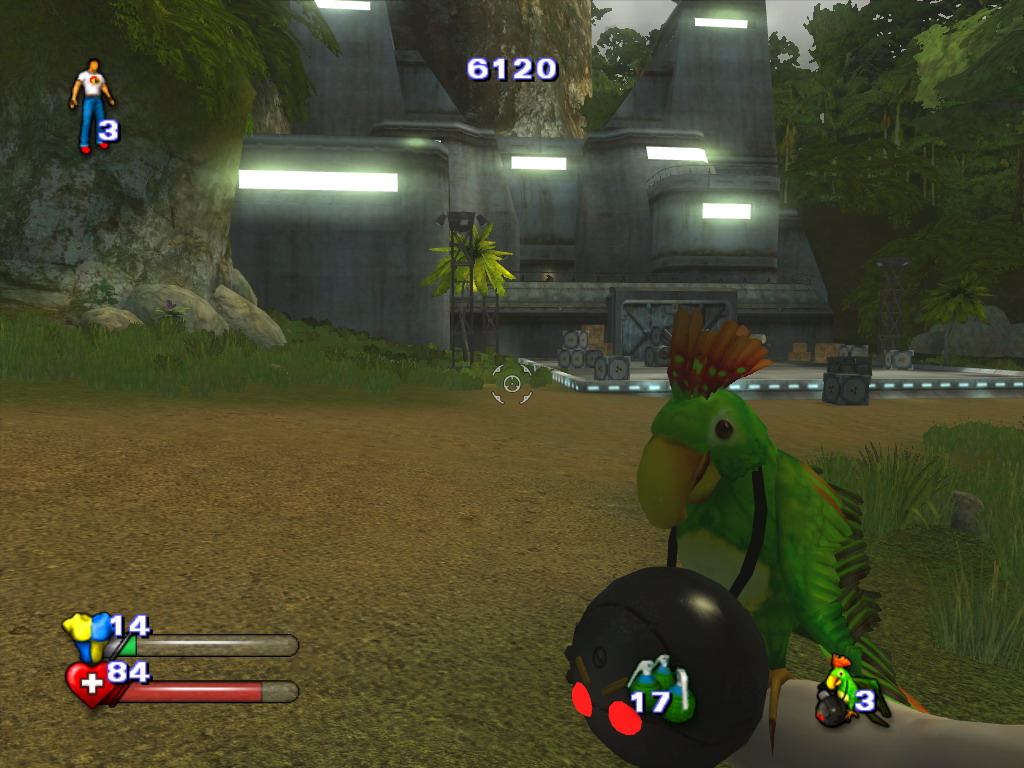The height and width of the screenshot is (768, 1024).
Task: Select the armor vest icon
Action: click(86, 635)
